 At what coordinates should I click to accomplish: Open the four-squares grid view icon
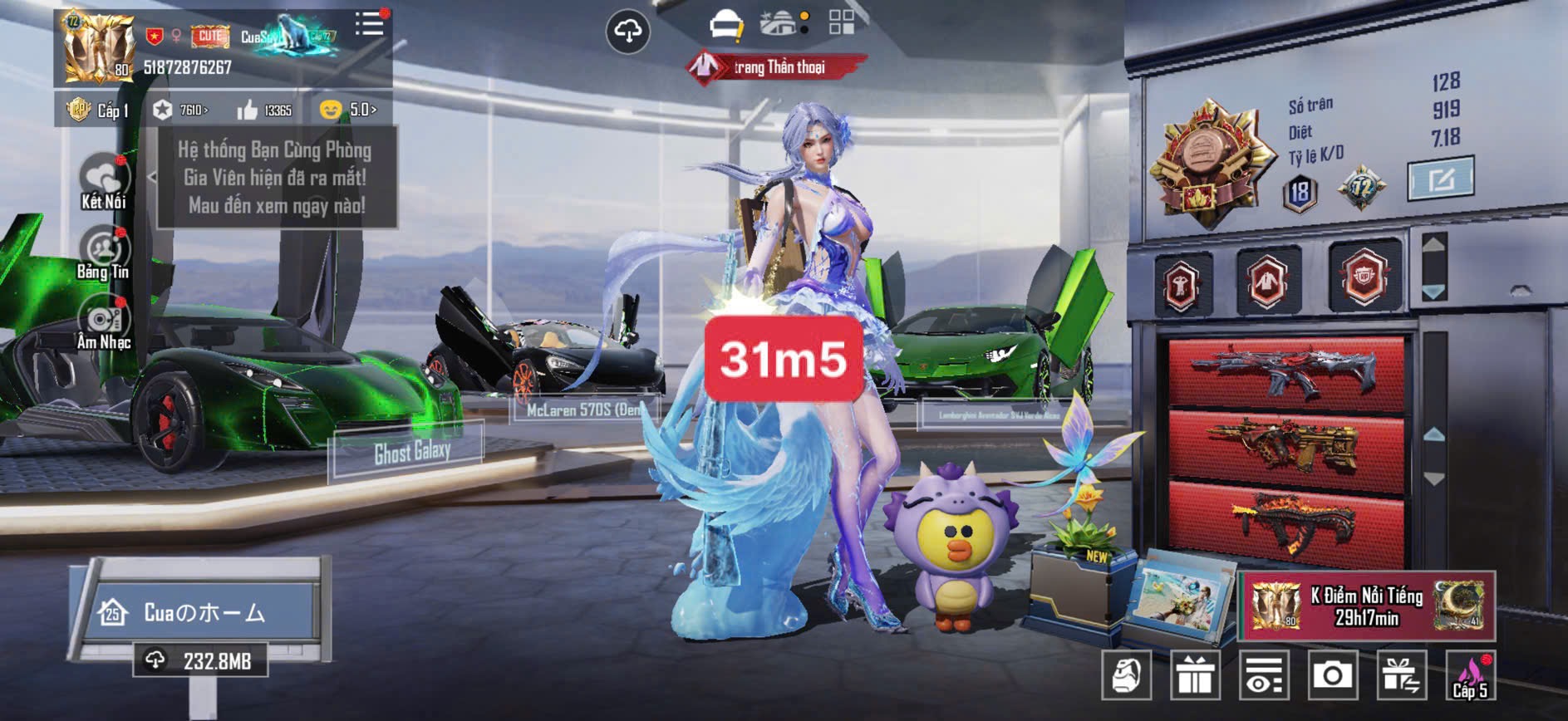click(x=841, y=22)
